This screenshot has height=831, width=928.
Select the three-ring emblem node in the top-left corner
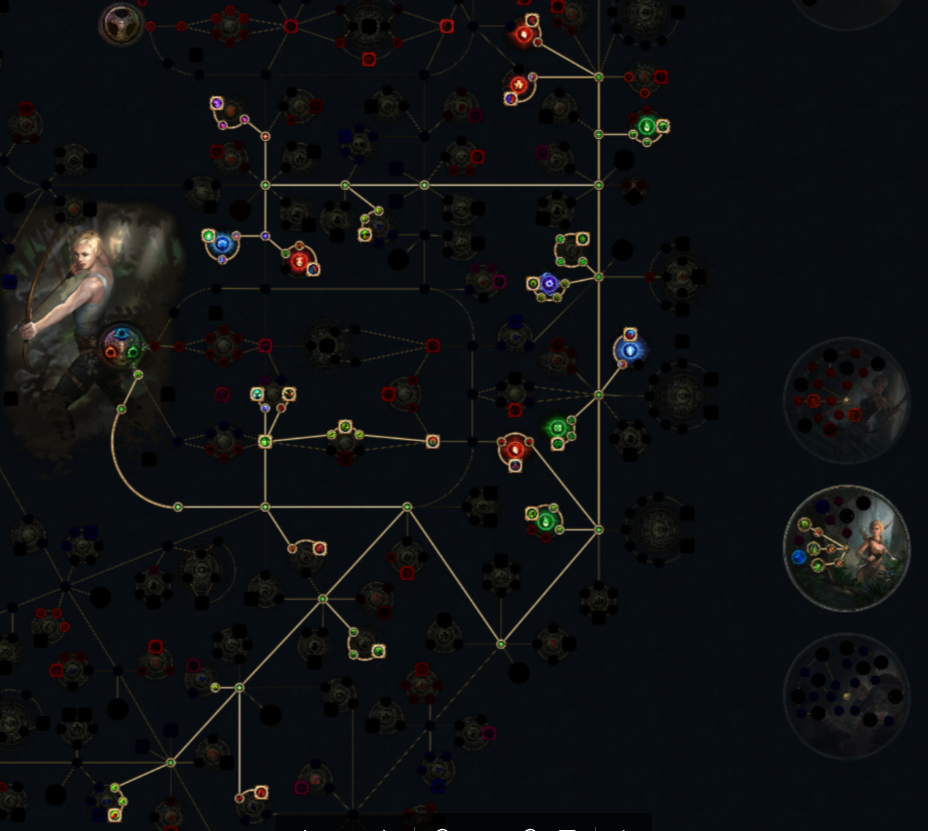click(x=121, y=23)
